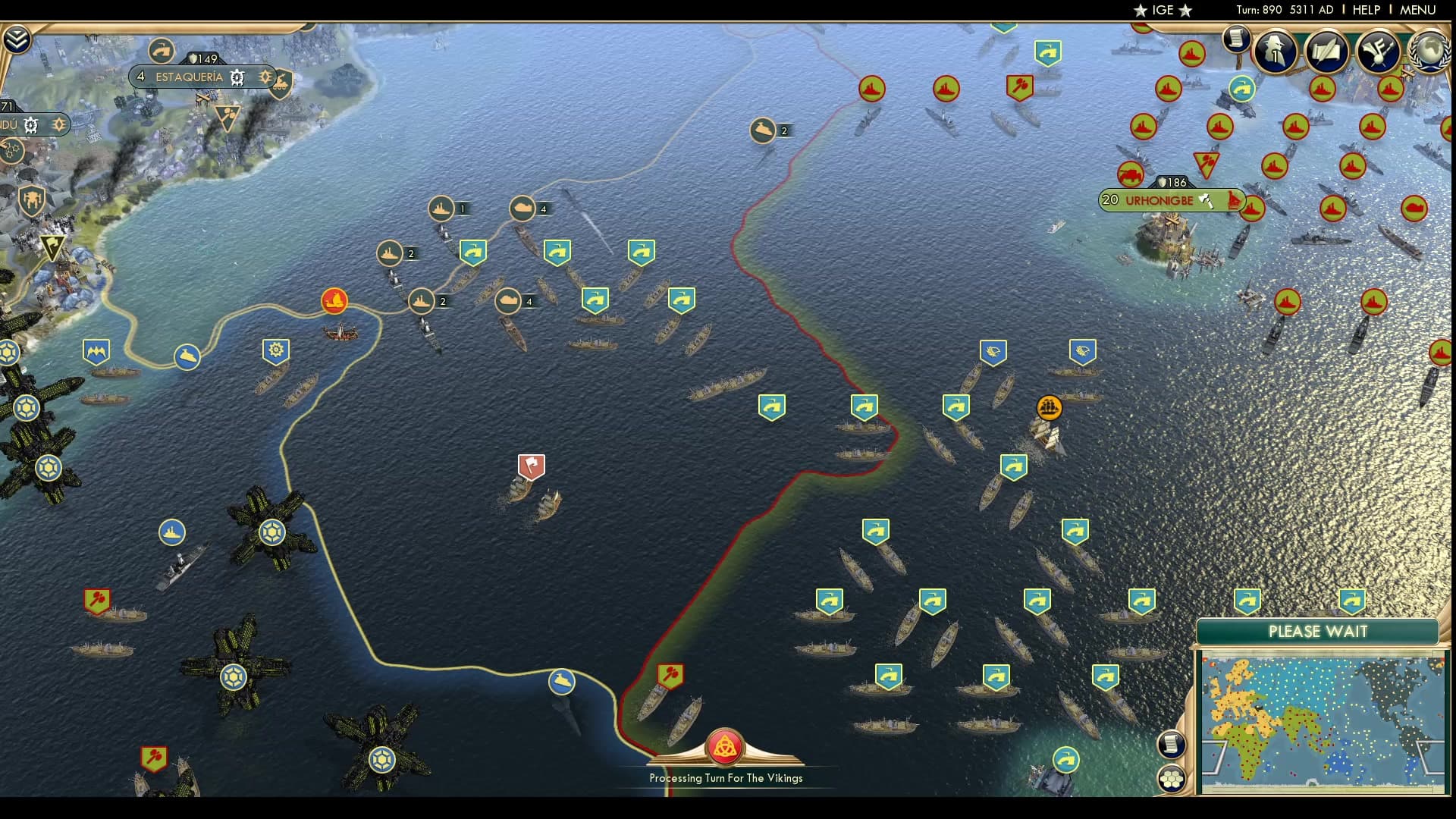Click the burning city alert icon
The width and height of the screenshot is (1456, 819).
(334, 301)
